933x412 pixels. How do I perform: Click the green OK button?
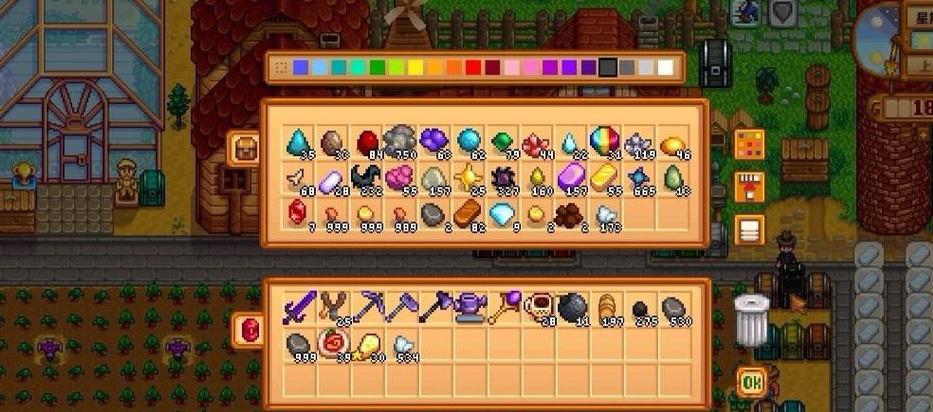(x=752, y=382)
